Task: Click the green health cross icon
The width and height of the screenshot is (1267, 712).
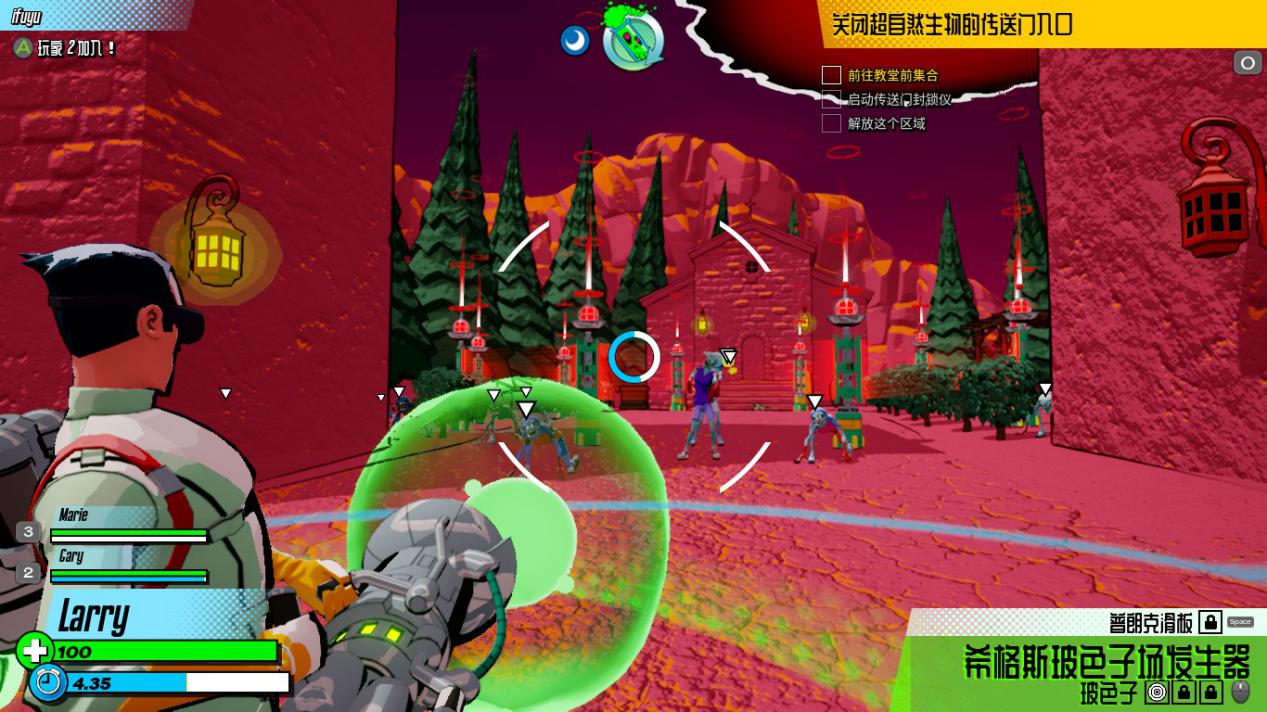Action: (34, 651)
